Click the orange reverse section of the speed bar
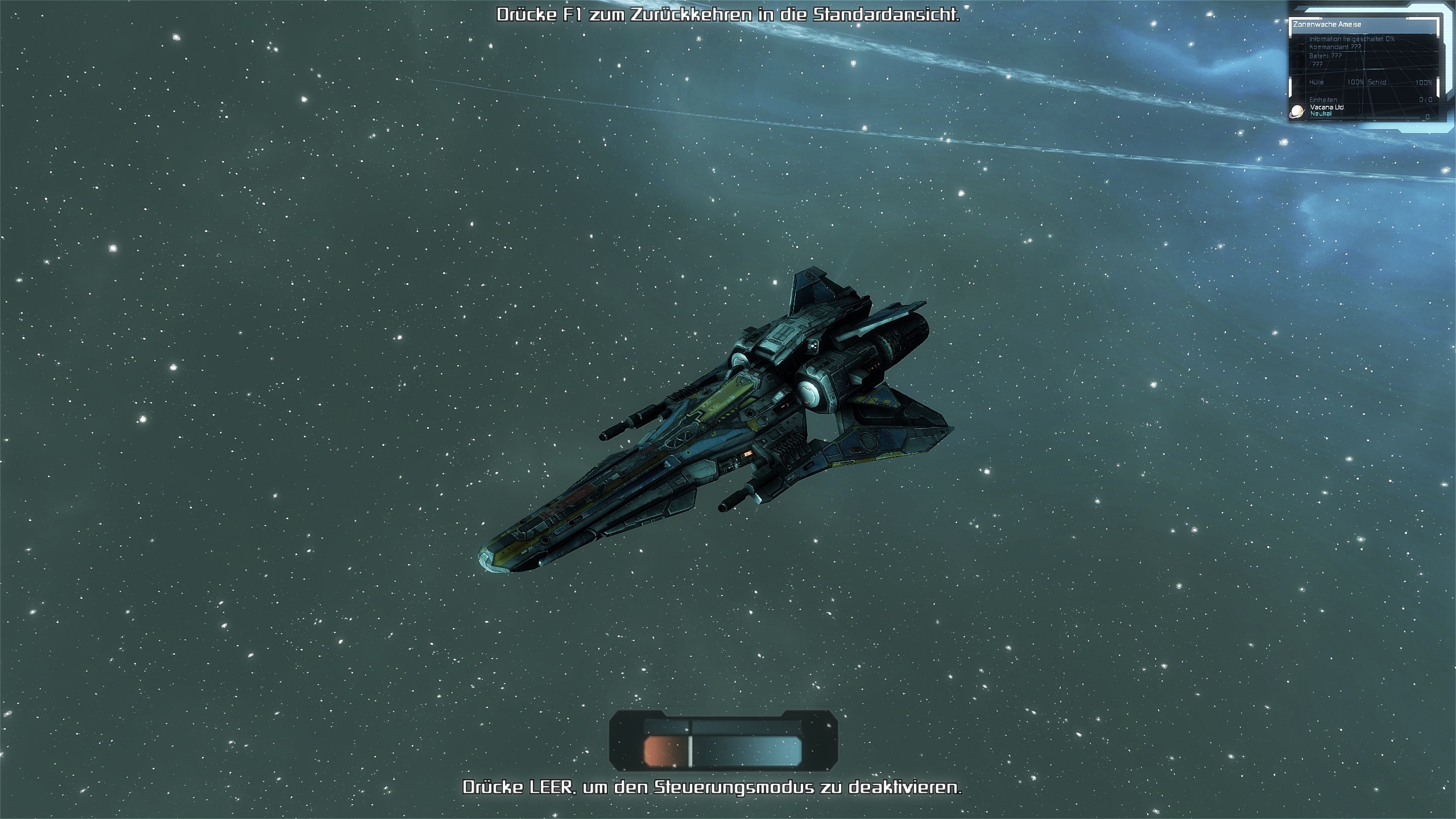Image resolution: width=1456 pixels, height=819 pixels. point(664,751)
